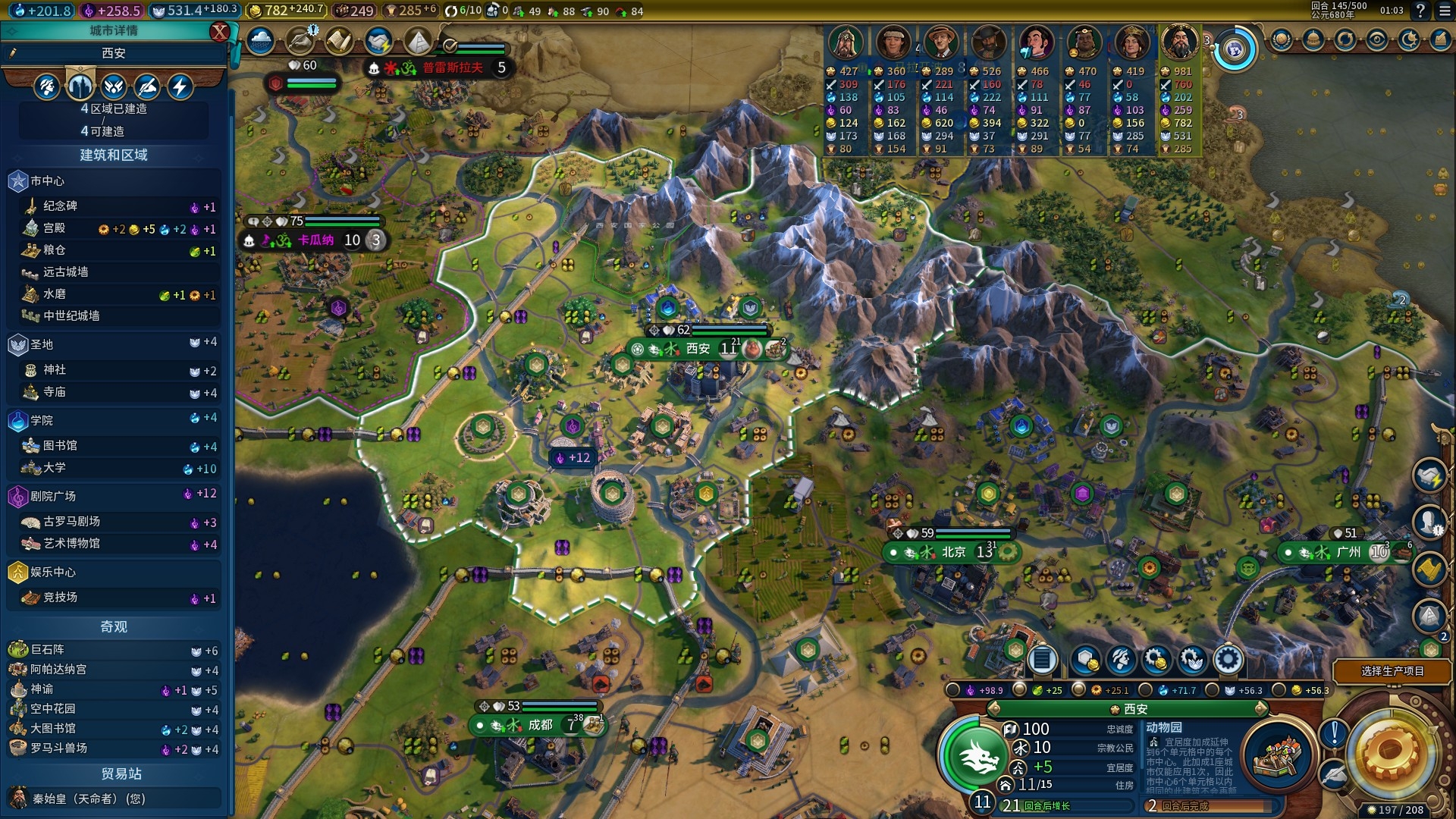Click the 西安 city banner on the map
Screen dimensions: 1456x819
coord(698,349)
